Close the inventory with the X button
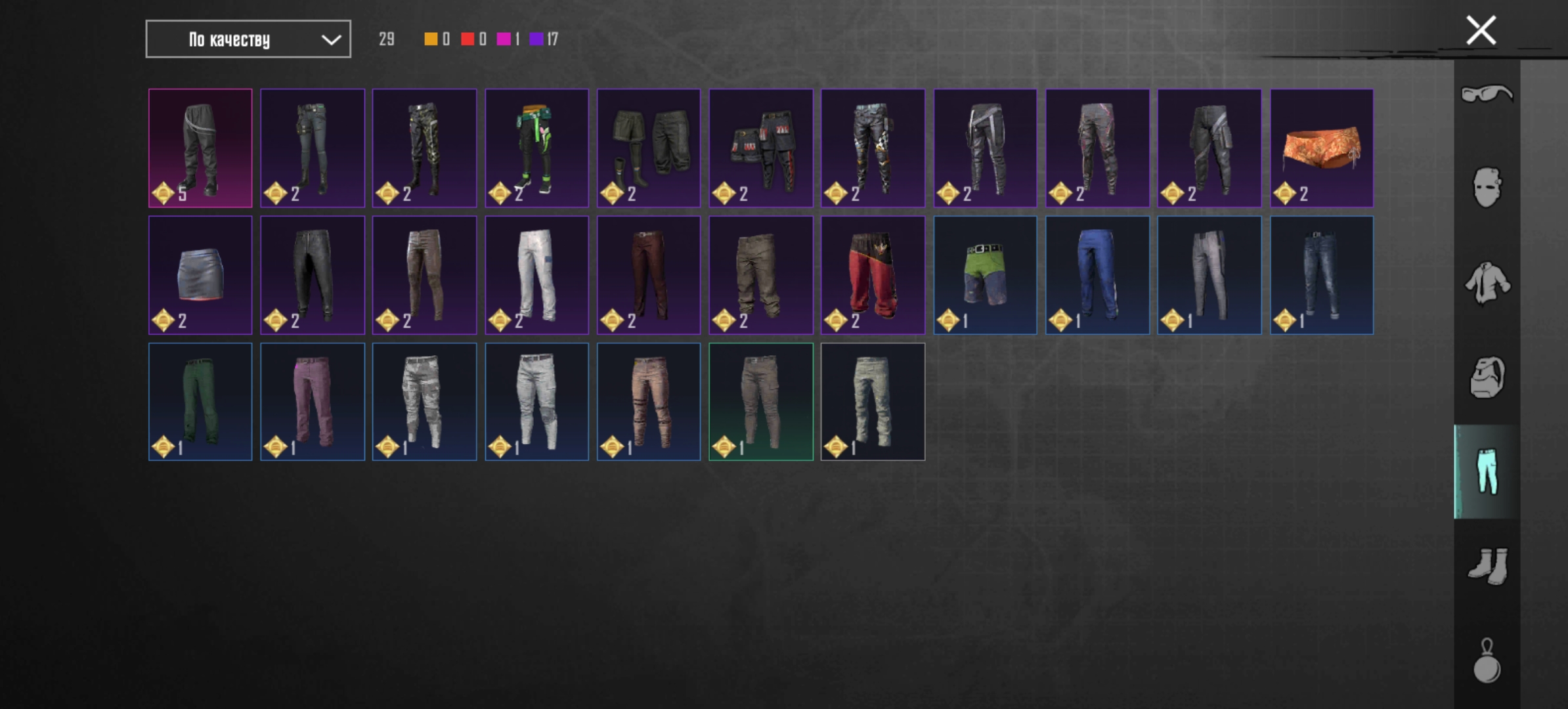Viewport: 1568px width, 709px height. 1481,30
